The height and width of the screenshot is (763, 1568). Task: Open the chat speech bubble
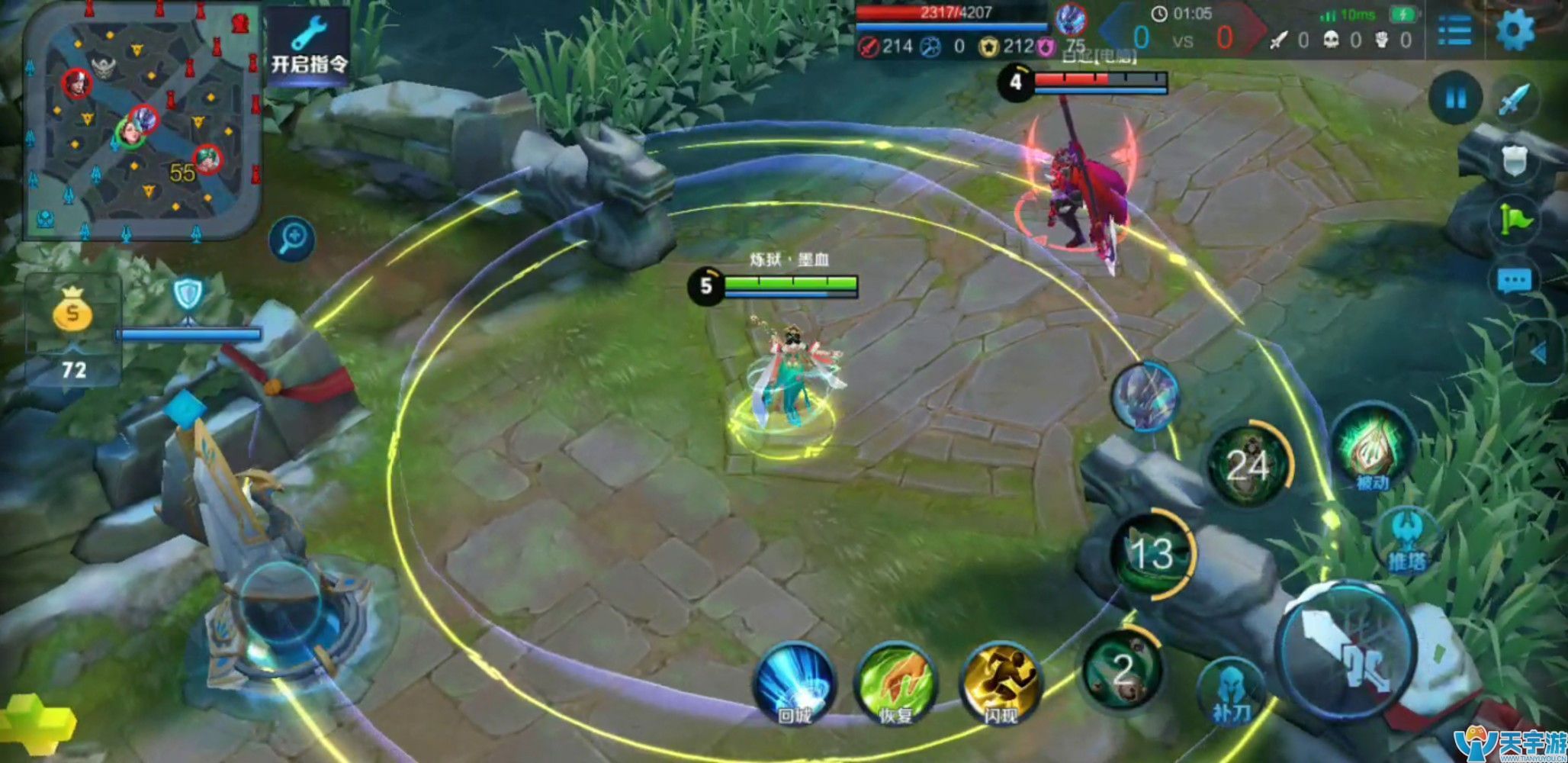1514,282
